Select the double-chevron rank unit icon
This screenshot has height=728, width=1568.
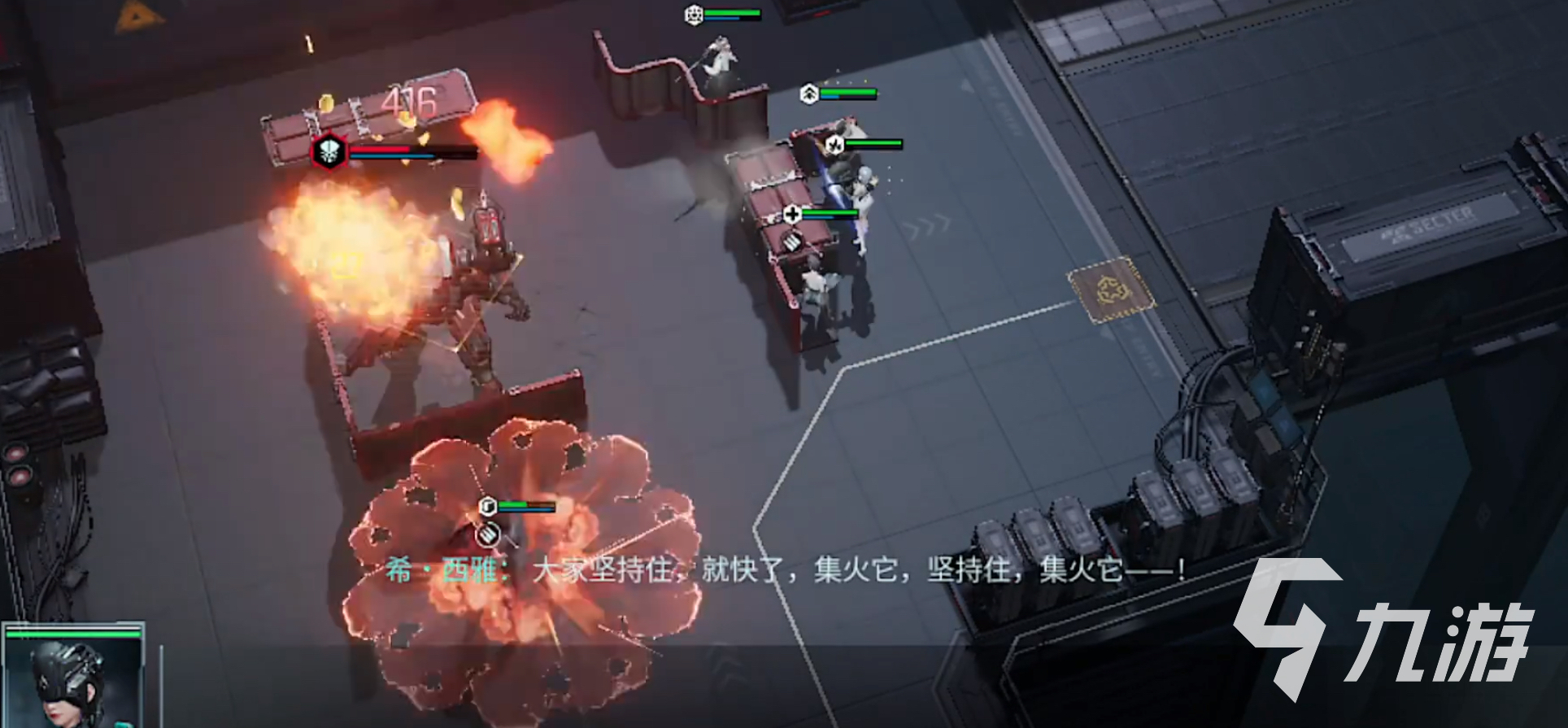(808, 94)
